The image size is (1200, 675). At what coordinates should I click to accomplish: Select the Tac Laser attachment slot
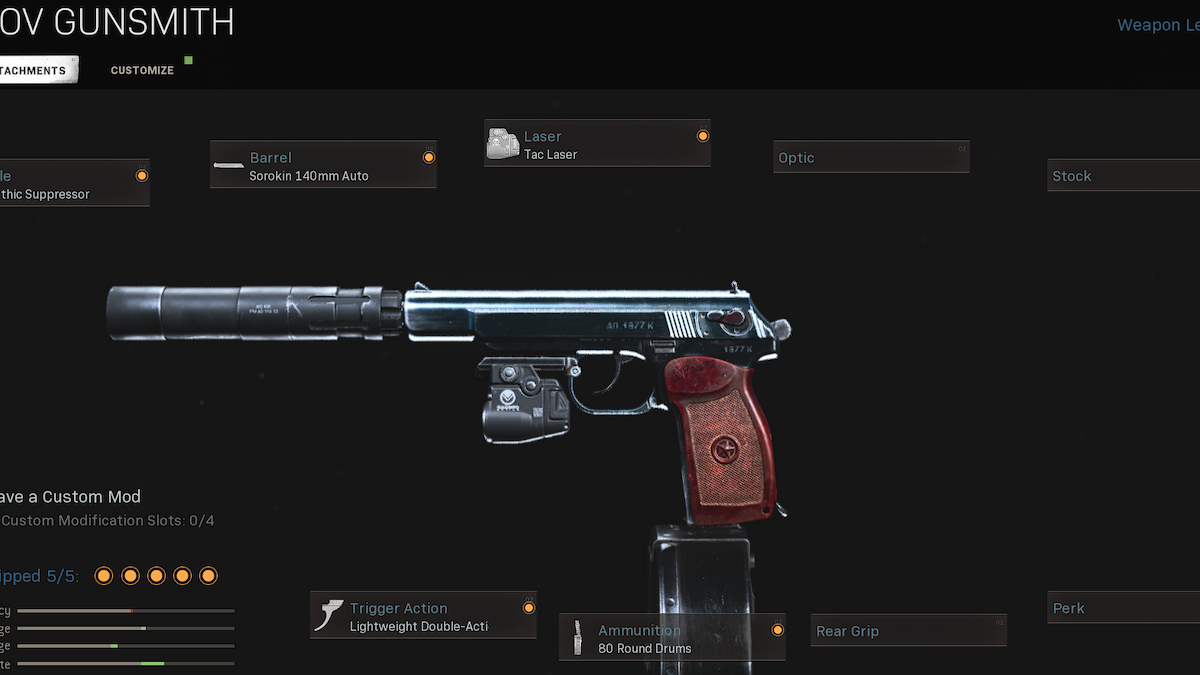pos(597,144)
